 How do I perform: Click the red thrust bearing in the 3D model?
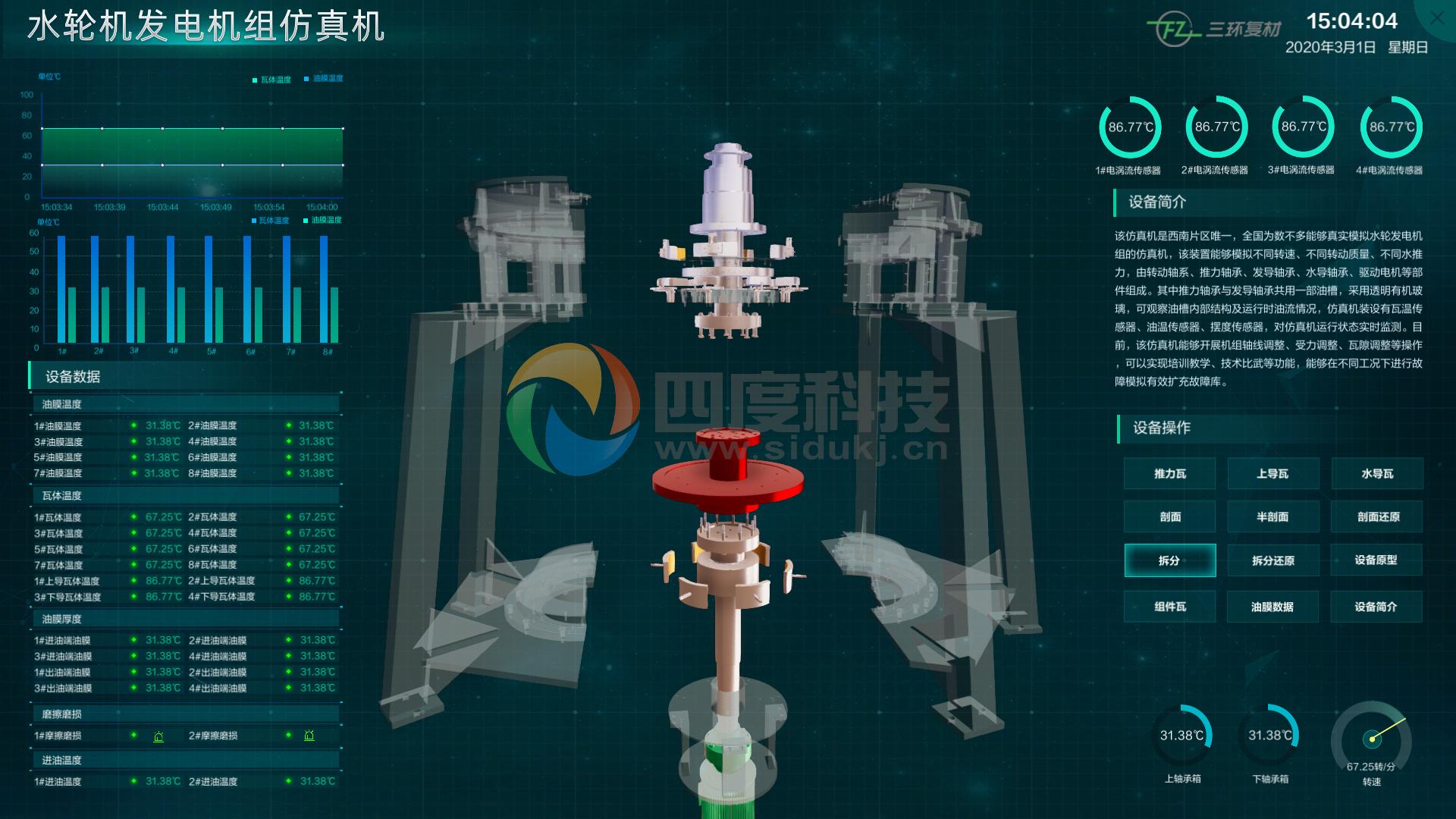728,478
